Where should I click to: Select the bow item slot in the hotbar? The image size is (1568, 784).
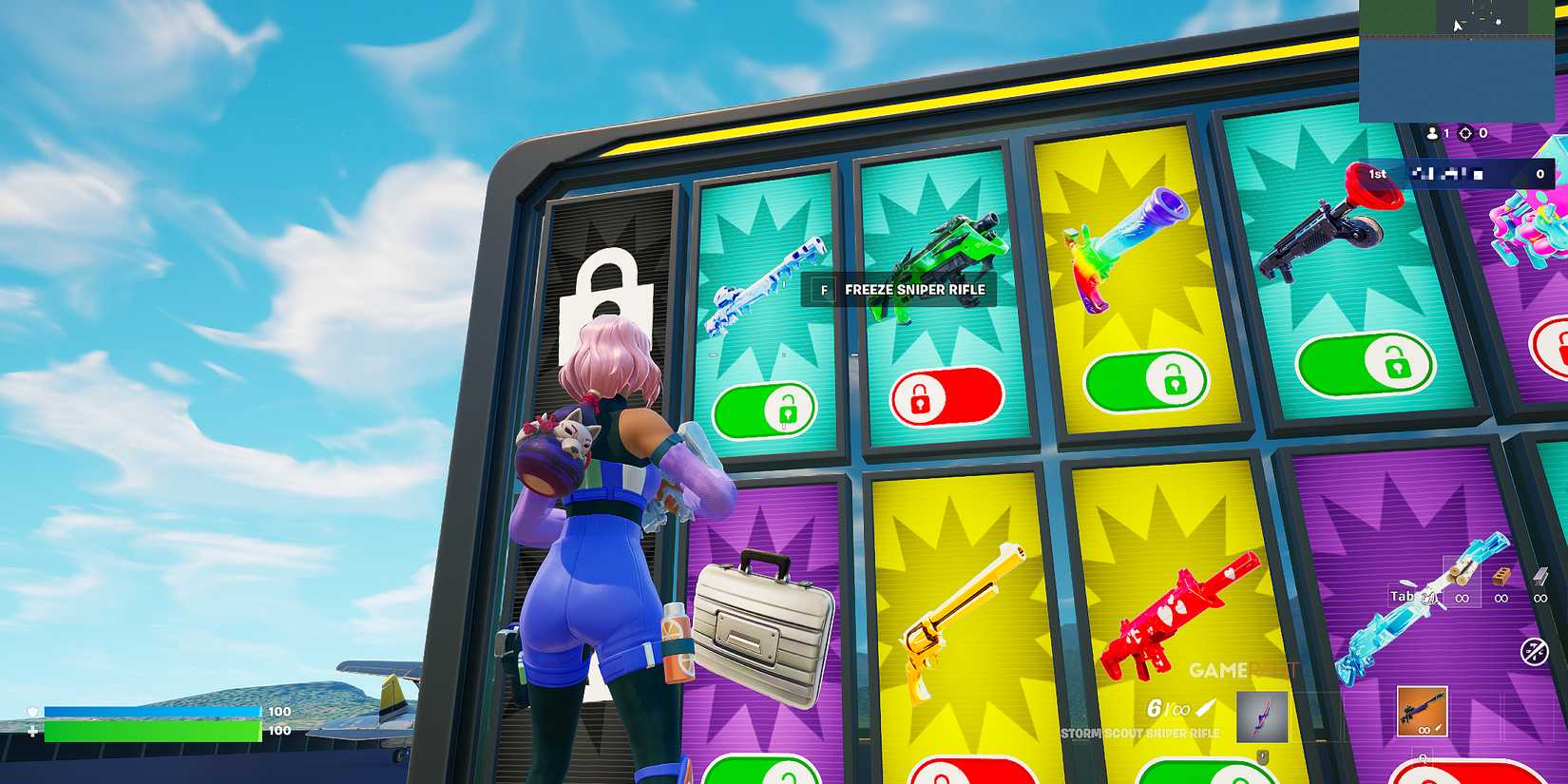pos(1264,715)
